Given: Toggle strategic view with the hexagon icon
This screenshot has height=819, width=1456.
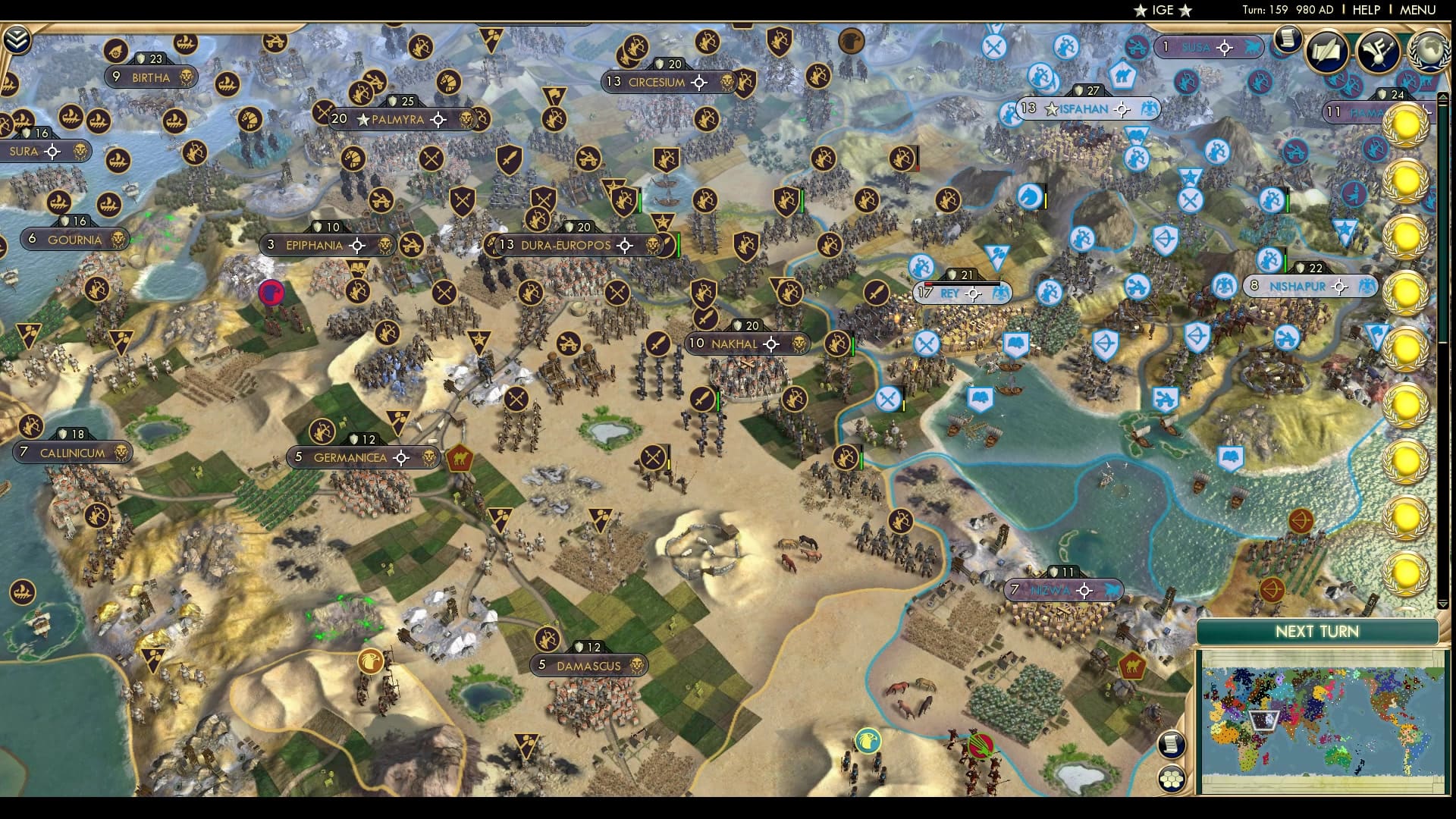Looking at the screenshot, I should (x=1172, y=780).
